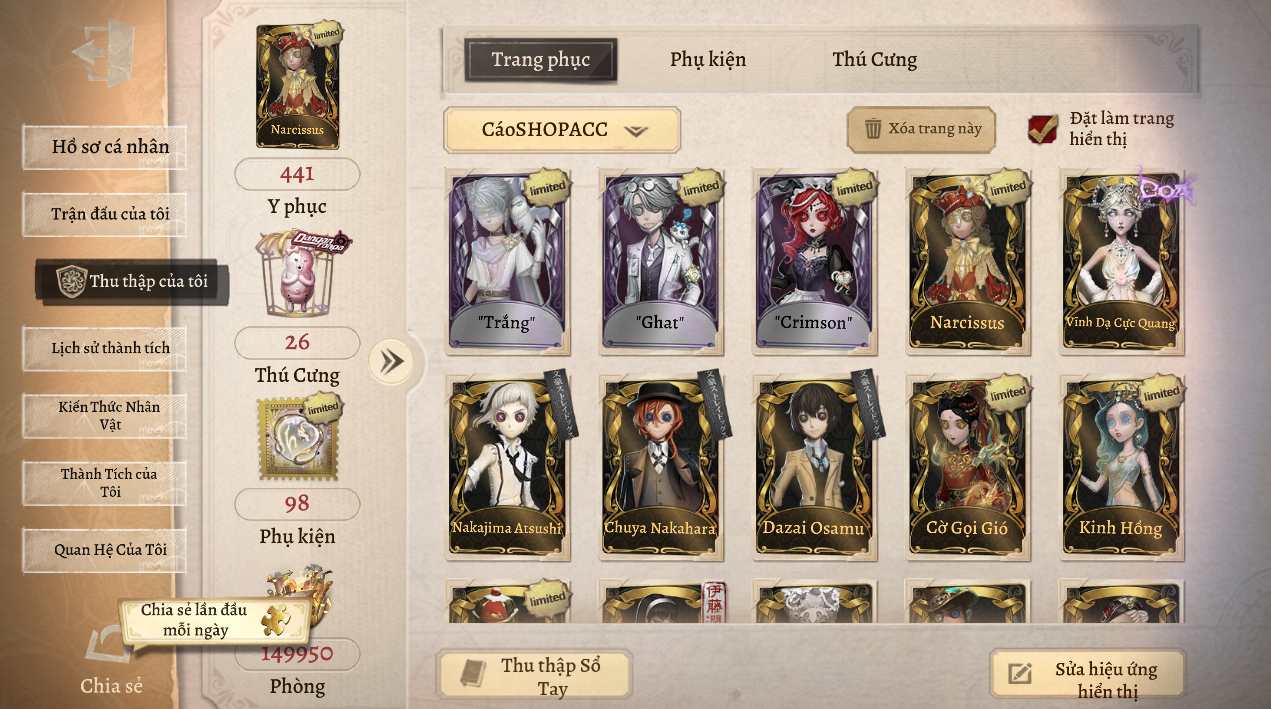Select the Dazai Osamu costume card

coord(814,466)
